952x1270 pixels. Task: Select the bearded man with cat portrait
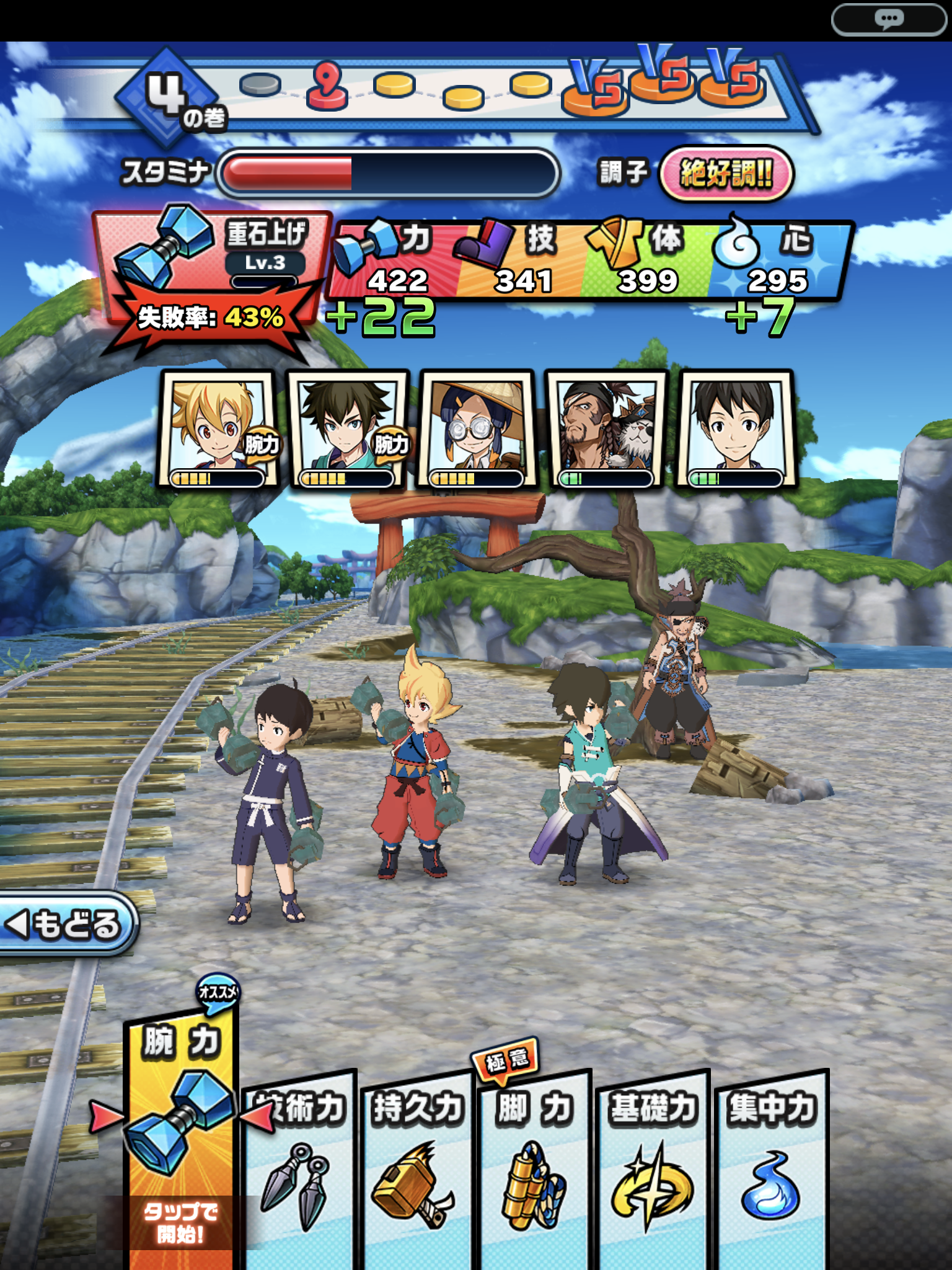[606, 429]
